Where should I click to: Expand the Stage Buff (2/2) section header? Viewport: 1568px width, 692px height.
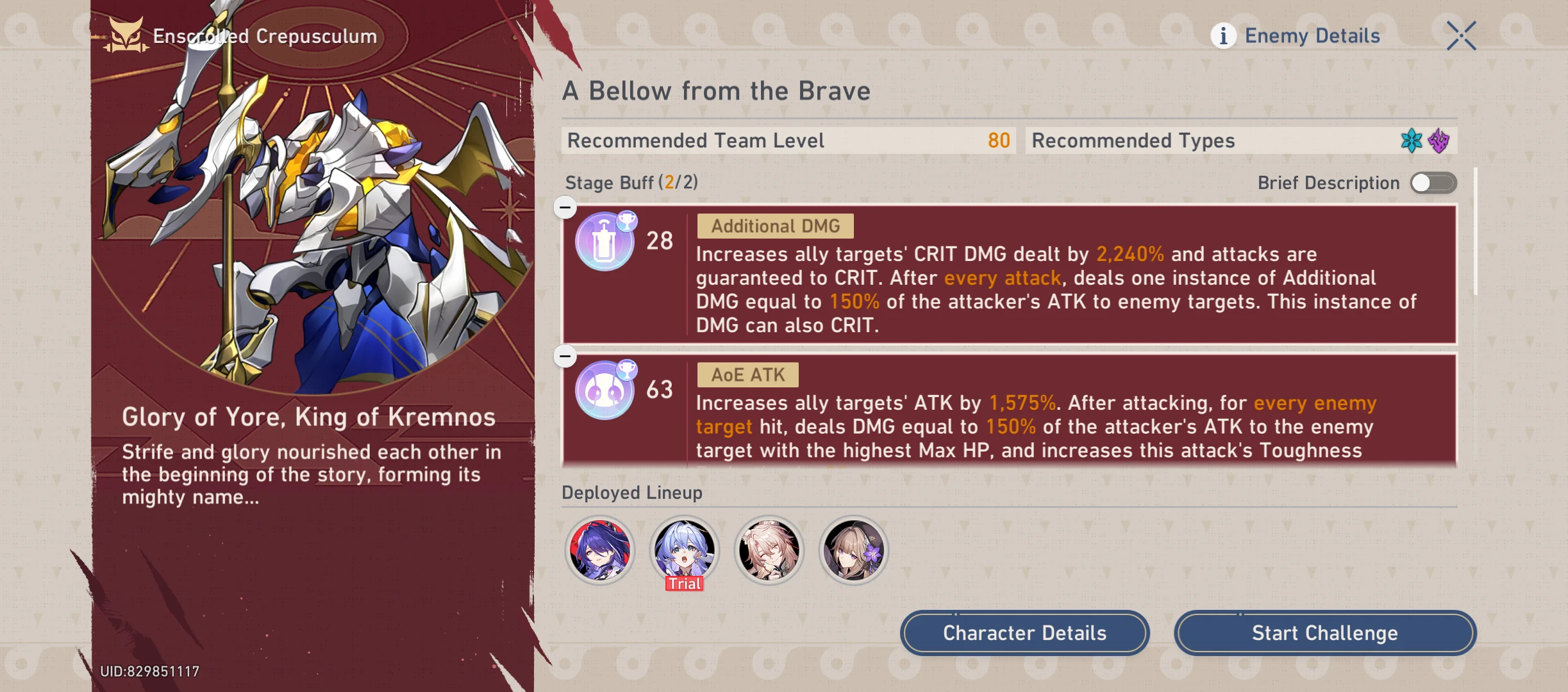pyautogui.click(x=631, y=182)
